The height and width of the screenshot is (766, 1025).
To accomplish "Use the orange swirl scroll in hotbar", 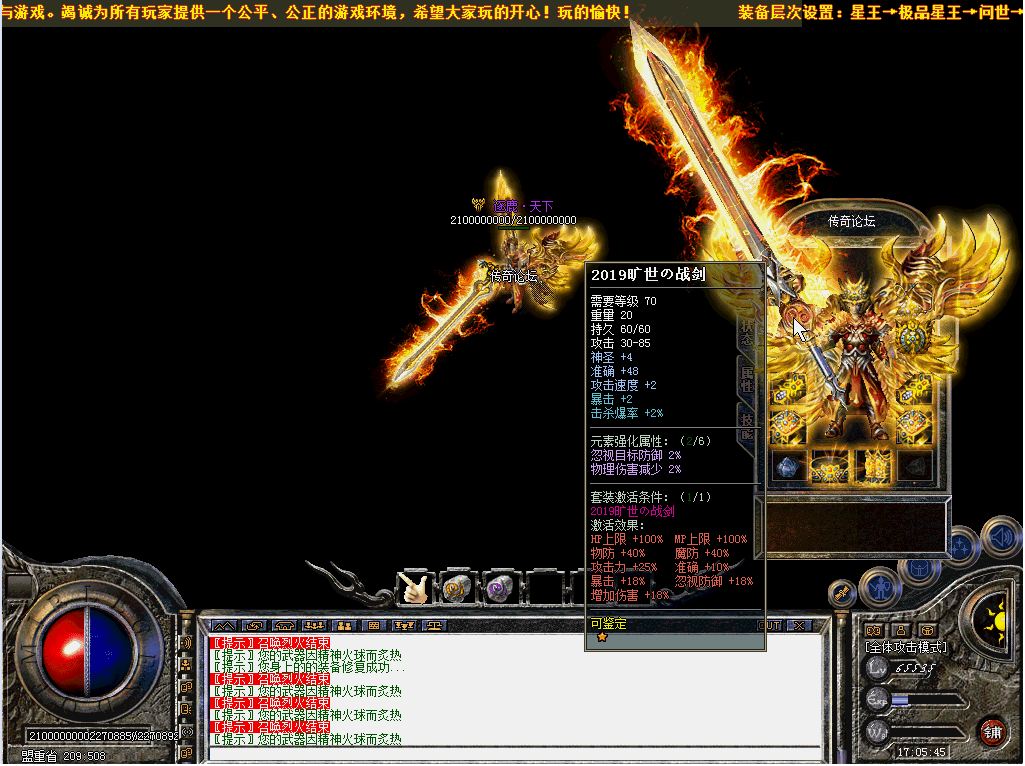I will tap(457, 588).
